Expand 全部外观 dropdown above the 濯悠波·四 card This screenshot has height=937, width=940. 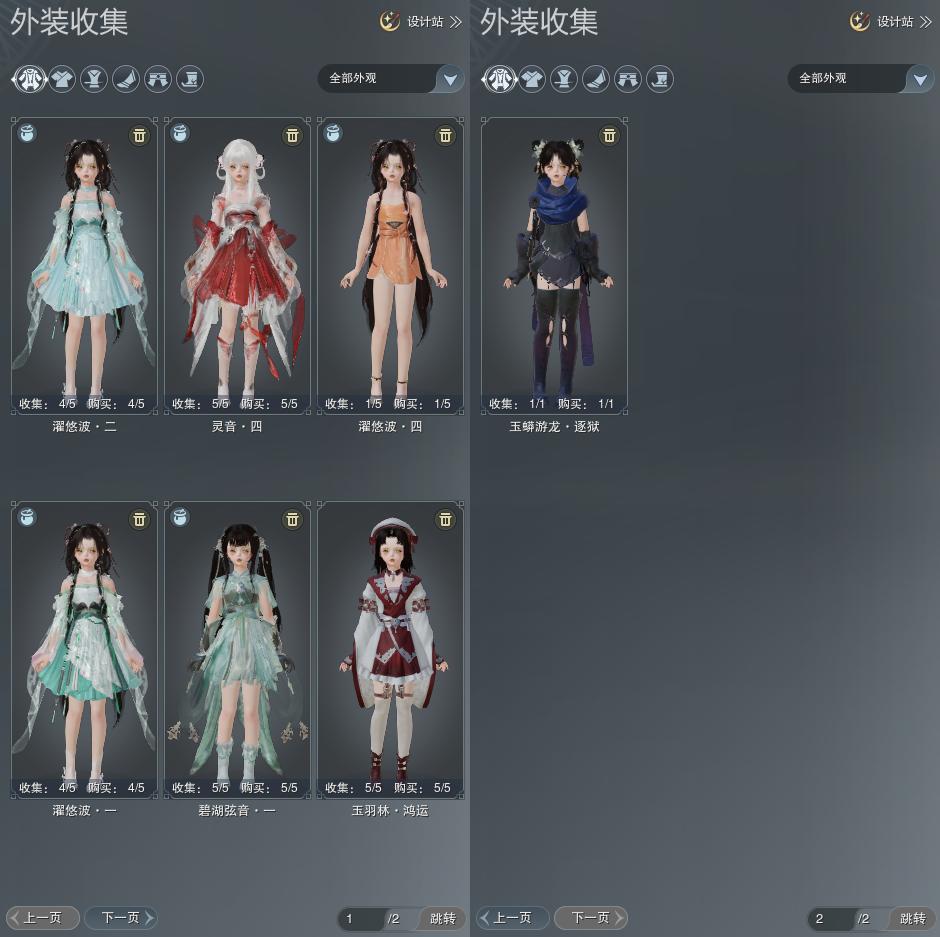(x=450, y=79)
